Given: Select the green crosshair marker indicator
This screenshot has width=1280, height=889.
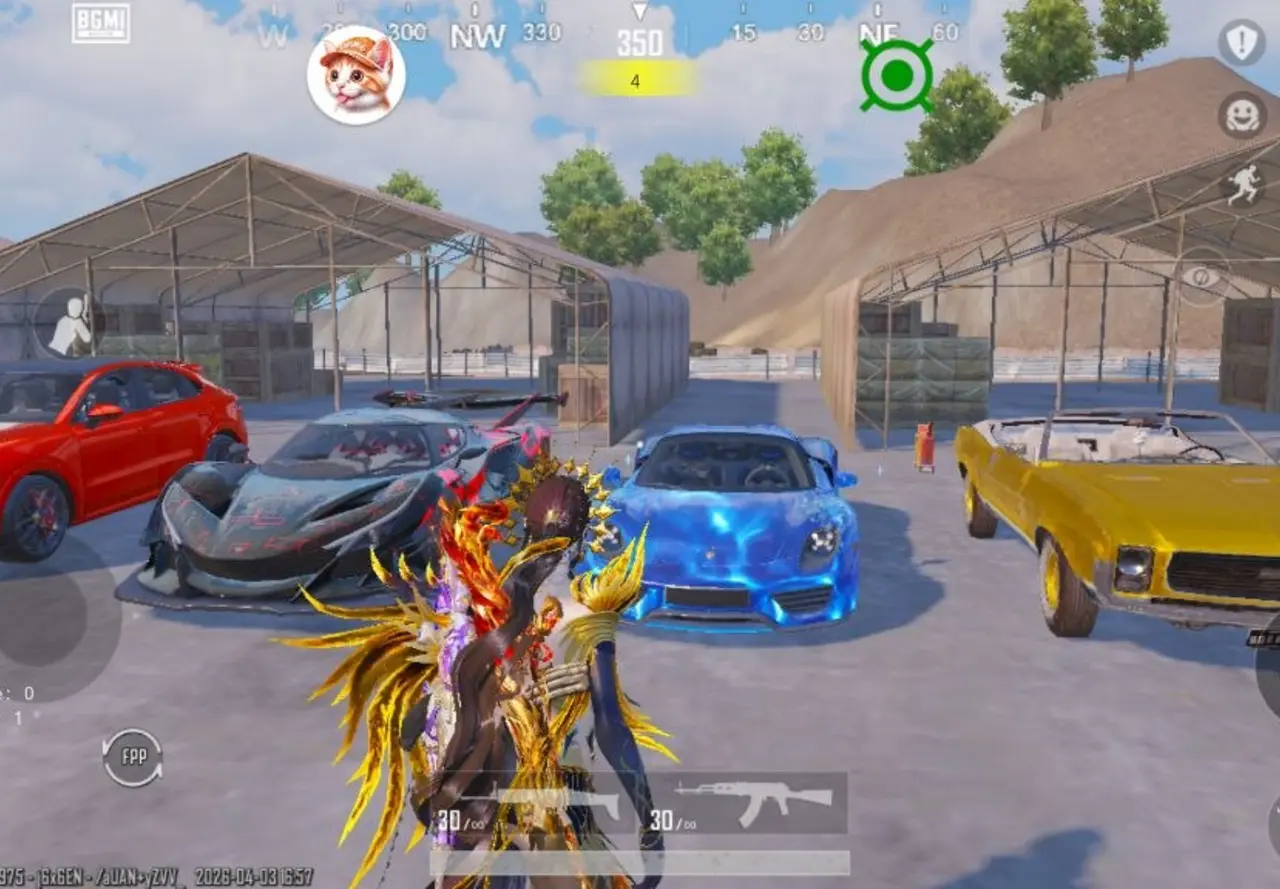Looking at the screenshot, I should 897,72.
